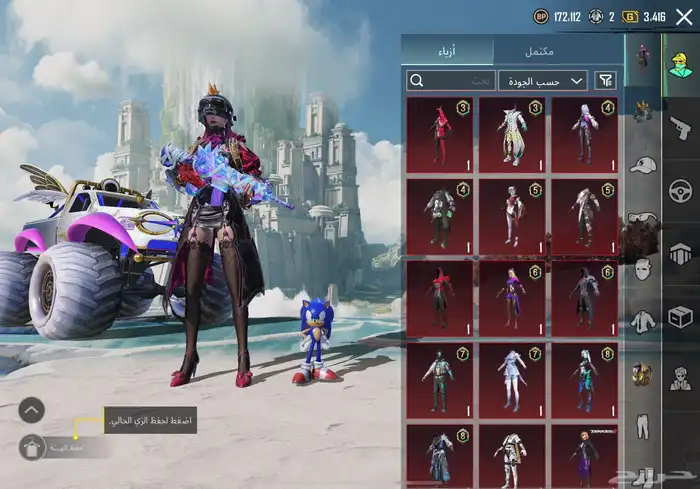Switch to the مكتمل sets tab
This screenshot has height=489, width=700.
pos(539,51)
